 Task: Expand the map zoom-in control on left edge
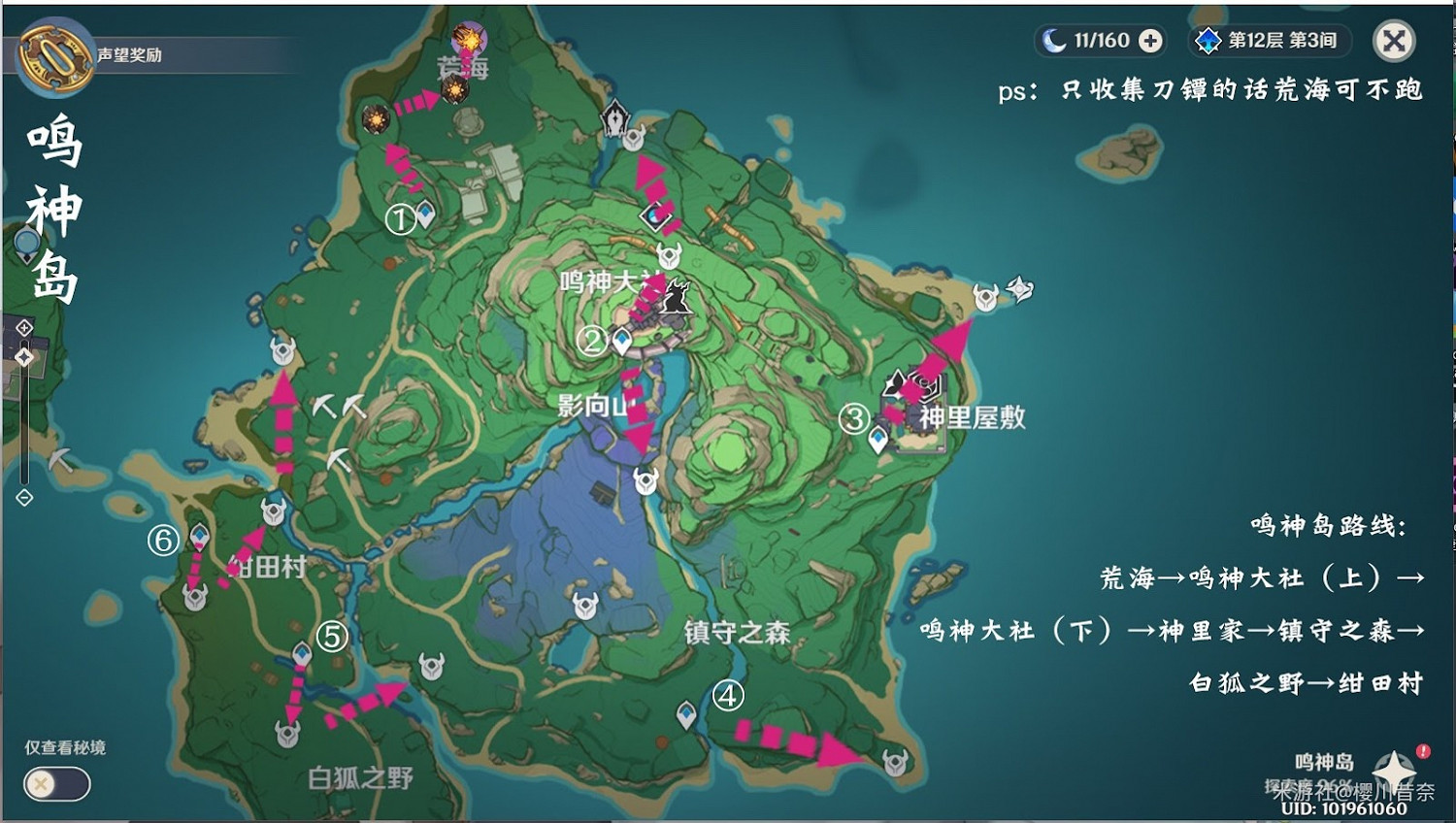24,328
